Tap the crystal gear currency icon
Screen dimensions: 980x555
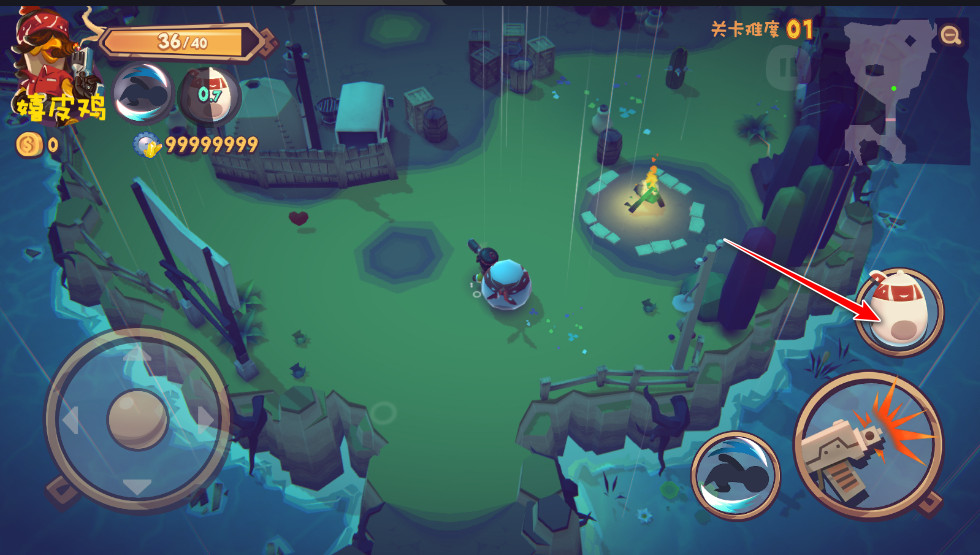tap(147, 145)
